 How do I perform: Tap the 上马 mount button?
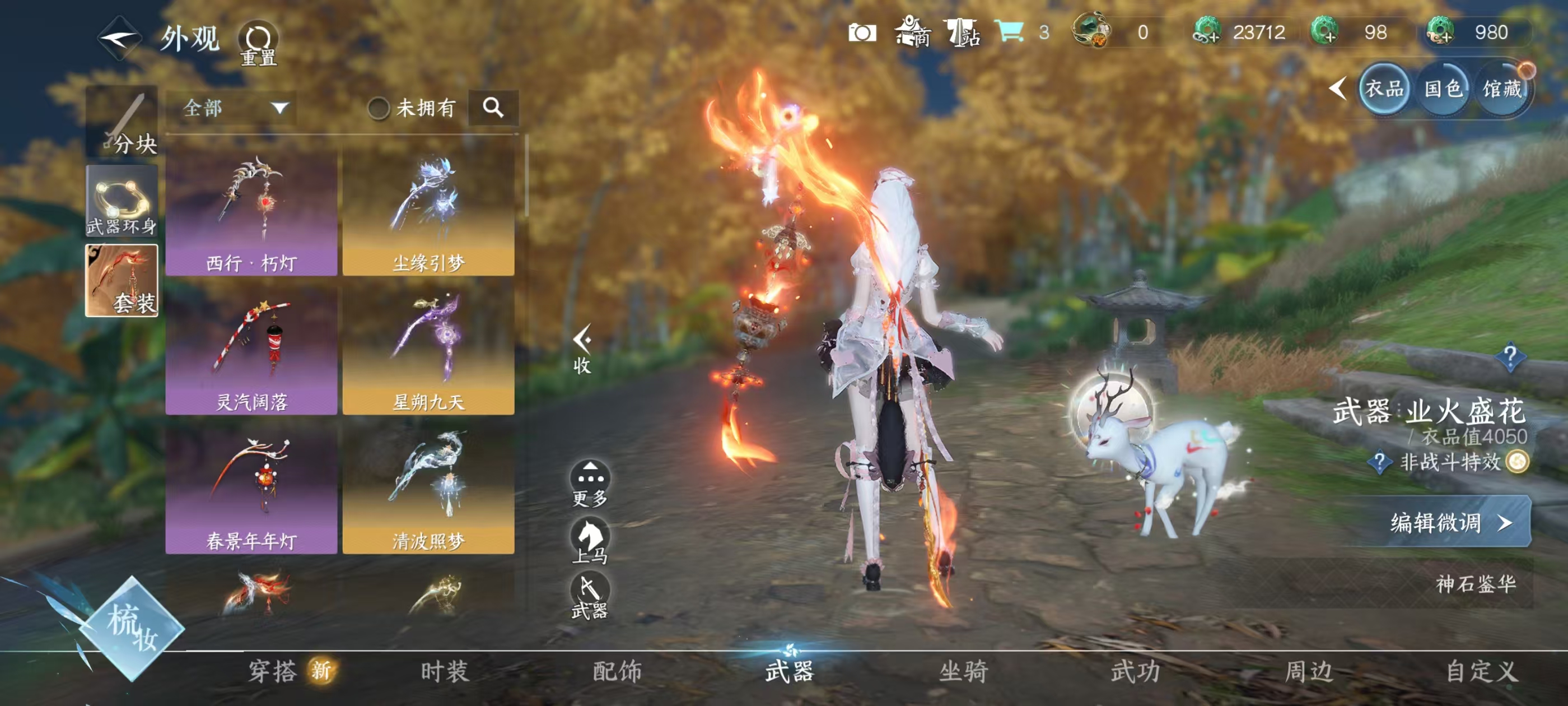(x=590, y=540)
